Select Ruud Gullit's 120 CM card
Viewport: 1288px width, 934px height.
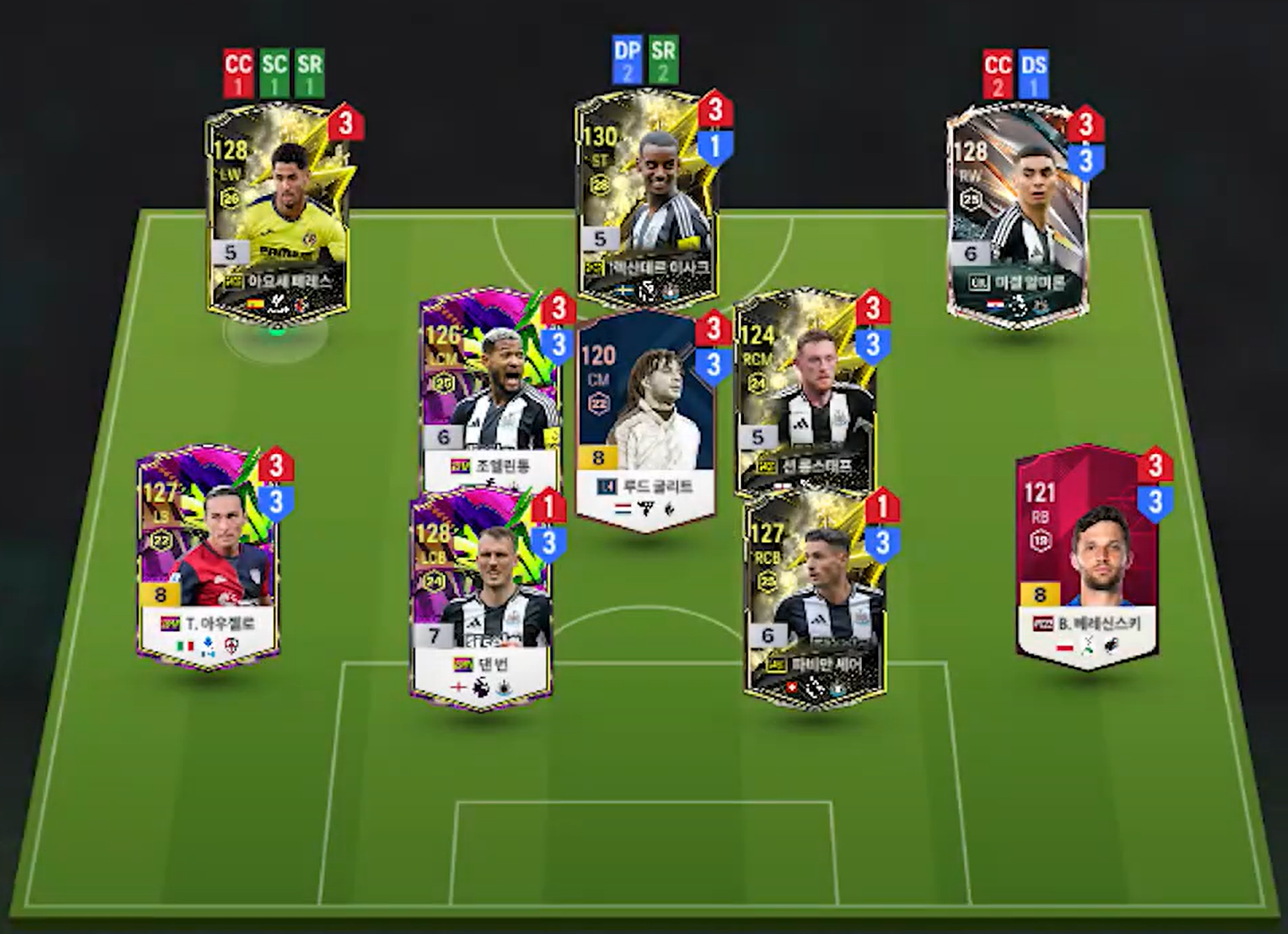point(644,416)
